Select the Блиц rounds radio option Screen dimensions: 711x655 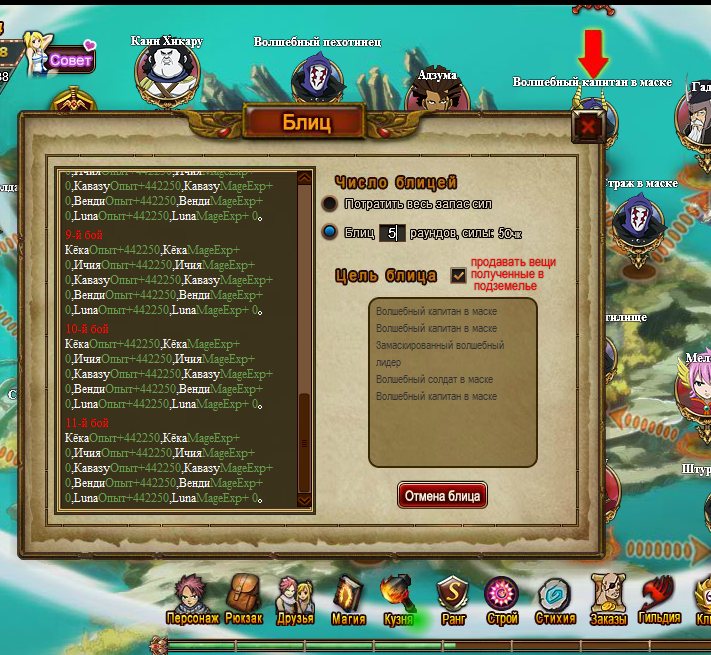coord(330,233)
